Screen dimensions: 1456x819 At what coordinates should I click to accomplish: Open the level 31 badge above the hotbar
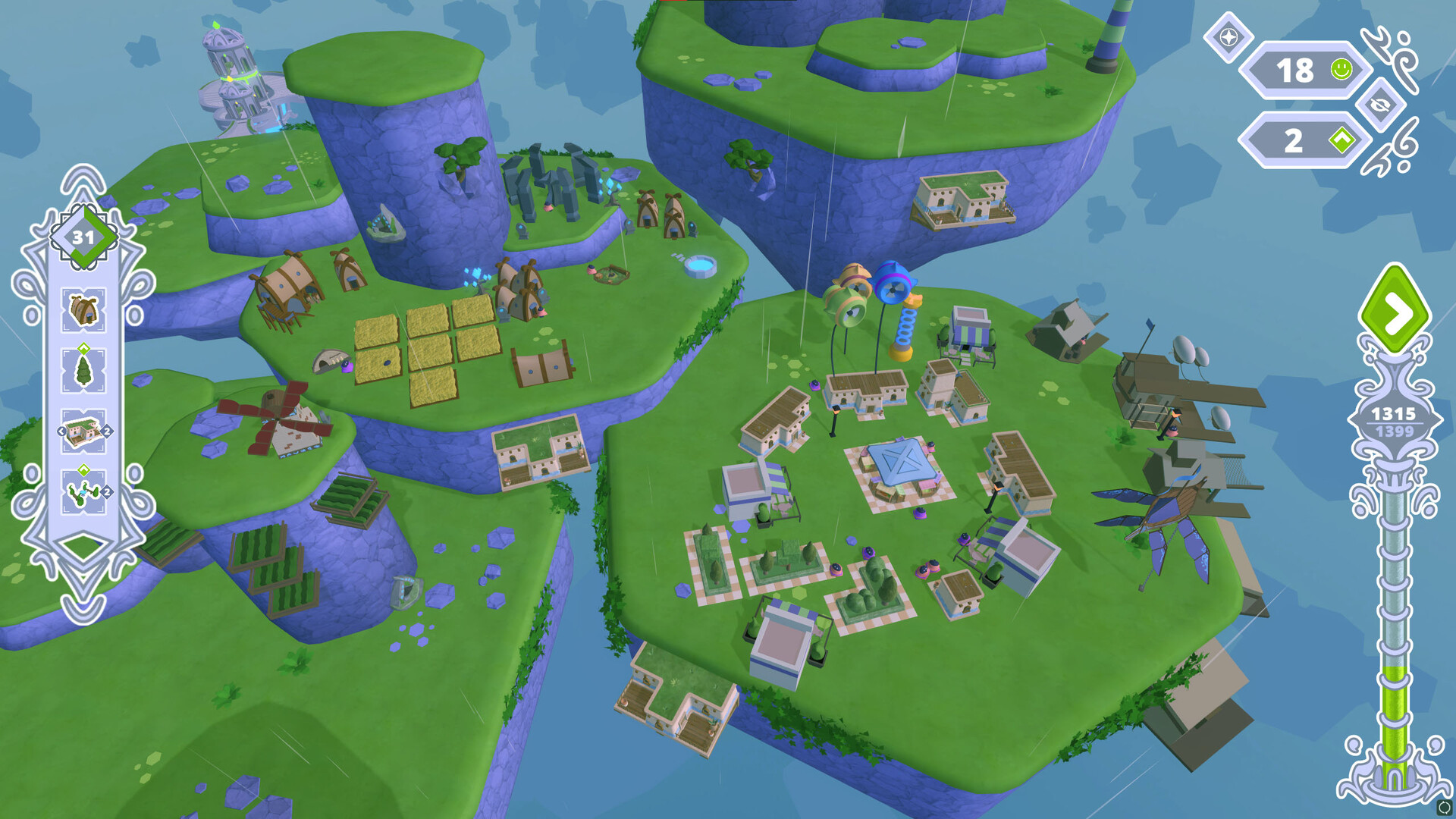83,236
